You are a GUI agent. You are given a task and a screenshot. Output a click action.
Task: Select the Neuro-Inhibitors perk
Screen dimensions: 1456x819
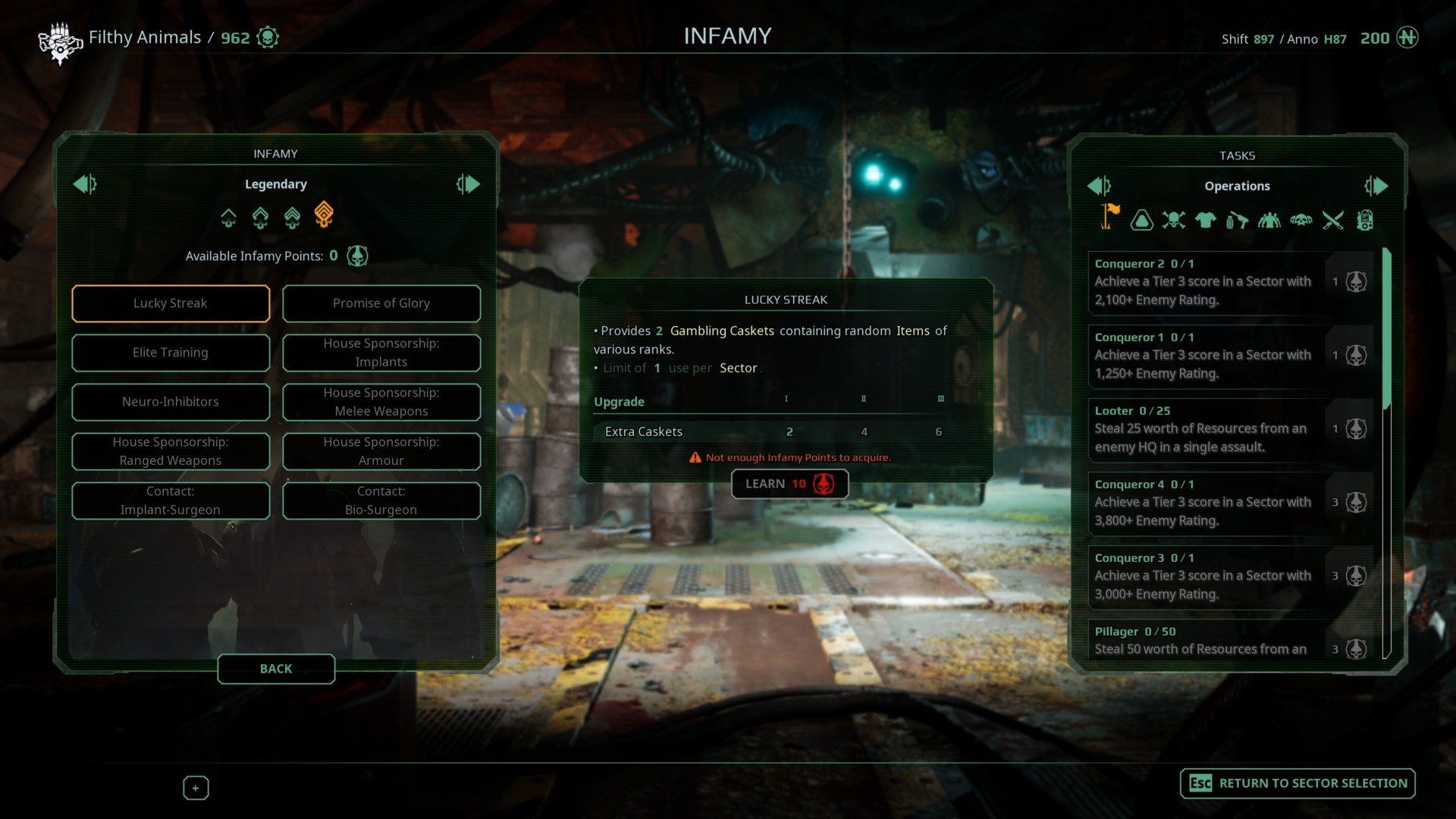(x=171, y=402)
